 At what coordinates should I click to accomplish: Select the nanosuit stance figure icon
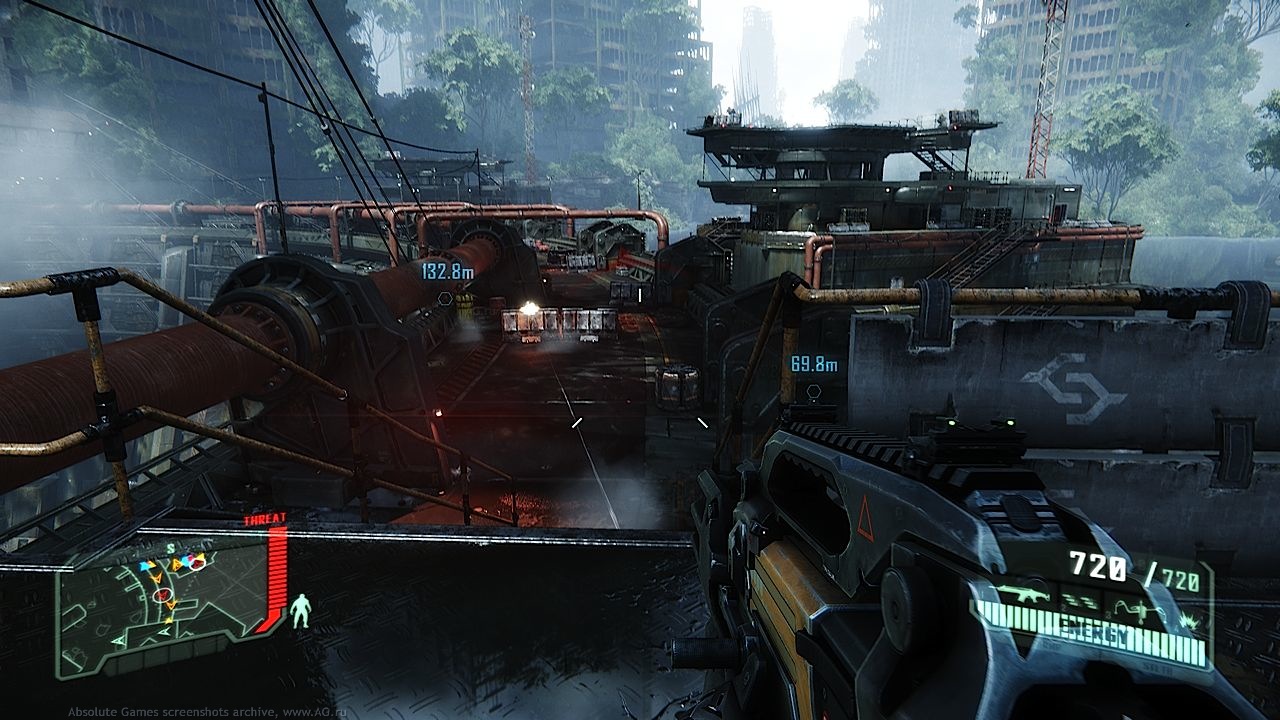pyautogui.click(x=300, y=610)
